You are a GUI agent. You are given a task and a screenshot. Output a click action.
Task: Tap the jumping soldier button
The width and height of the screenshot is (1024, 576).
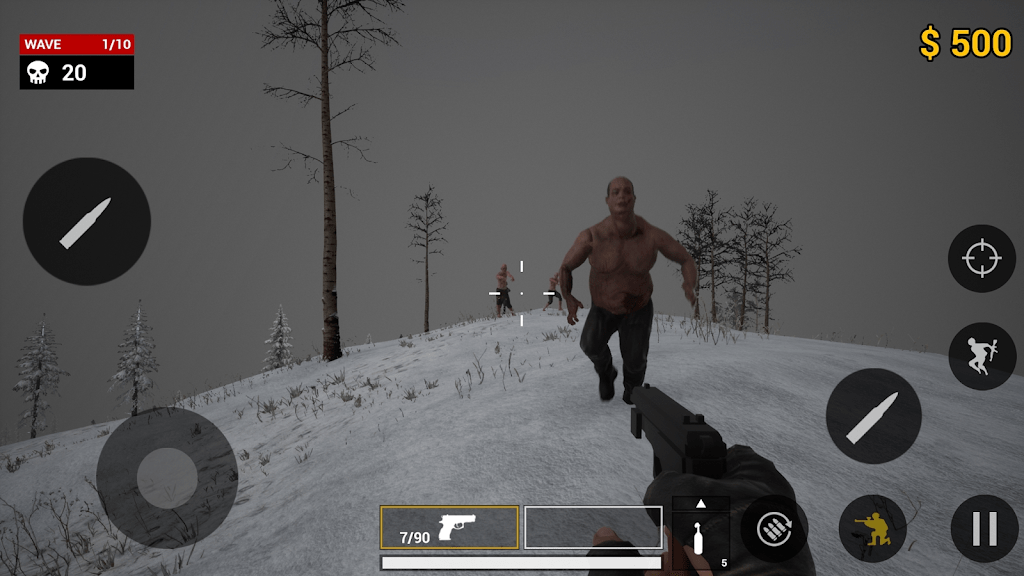pyautogui.click(x=981, y=356)
